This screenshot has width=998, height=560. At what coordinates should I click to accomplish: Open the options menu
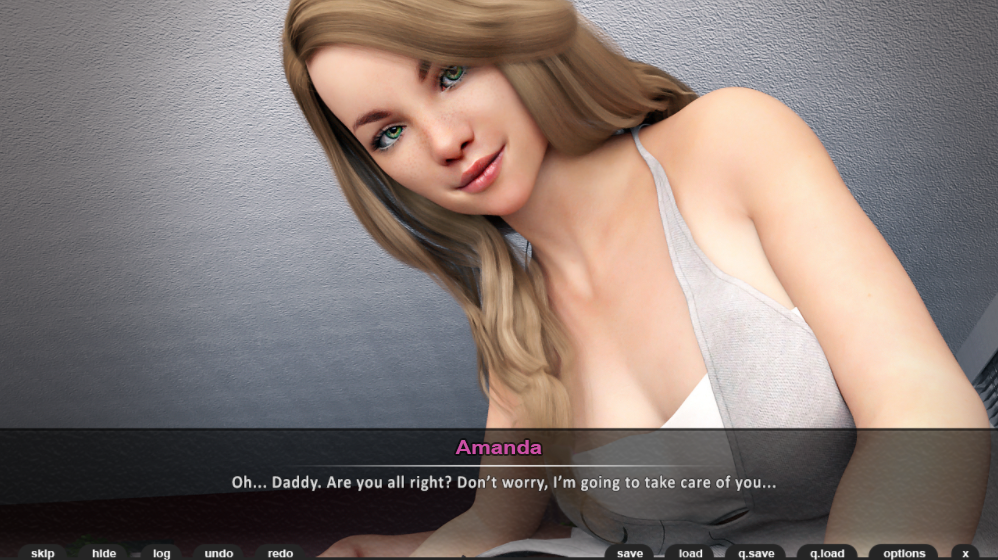click(x=904, y=553)
